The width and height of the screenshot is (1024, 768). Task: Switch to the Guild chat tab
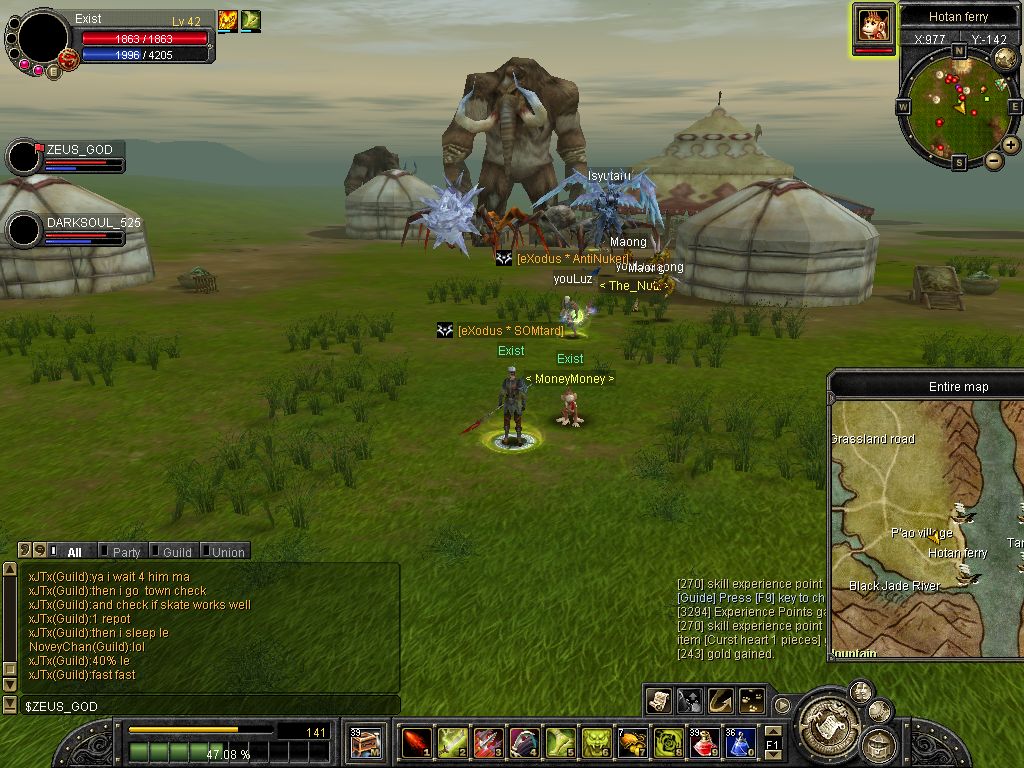(x=176, y=551)
